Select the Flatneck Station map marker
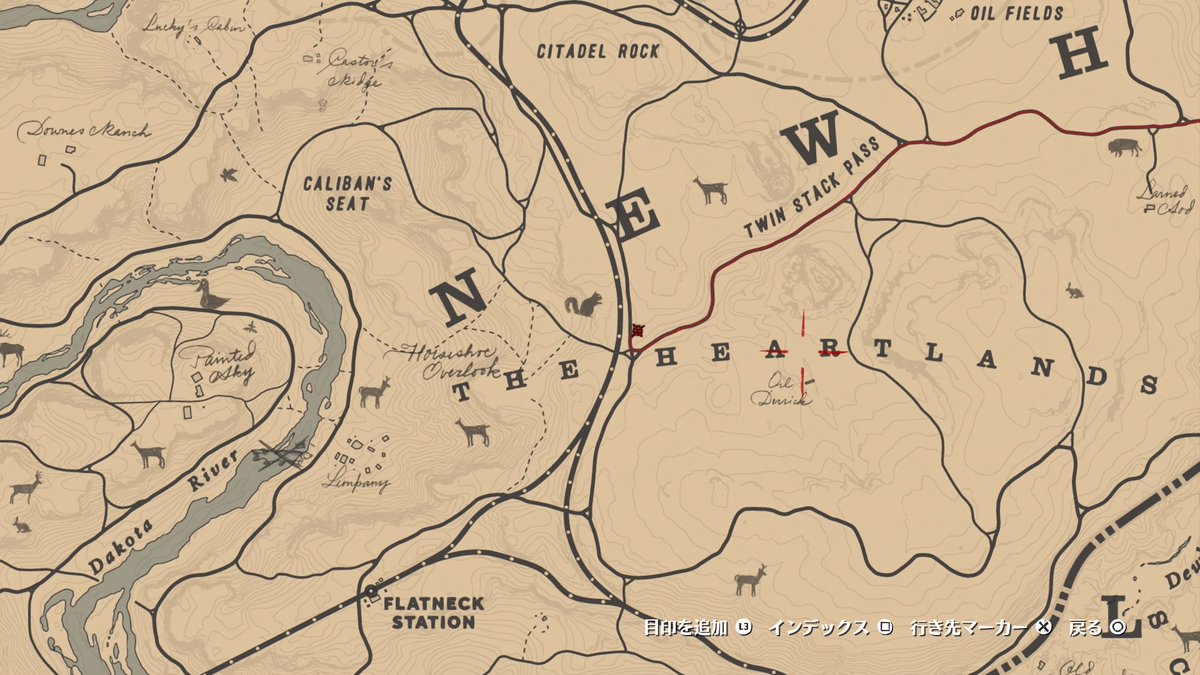 tap(371, 590)
